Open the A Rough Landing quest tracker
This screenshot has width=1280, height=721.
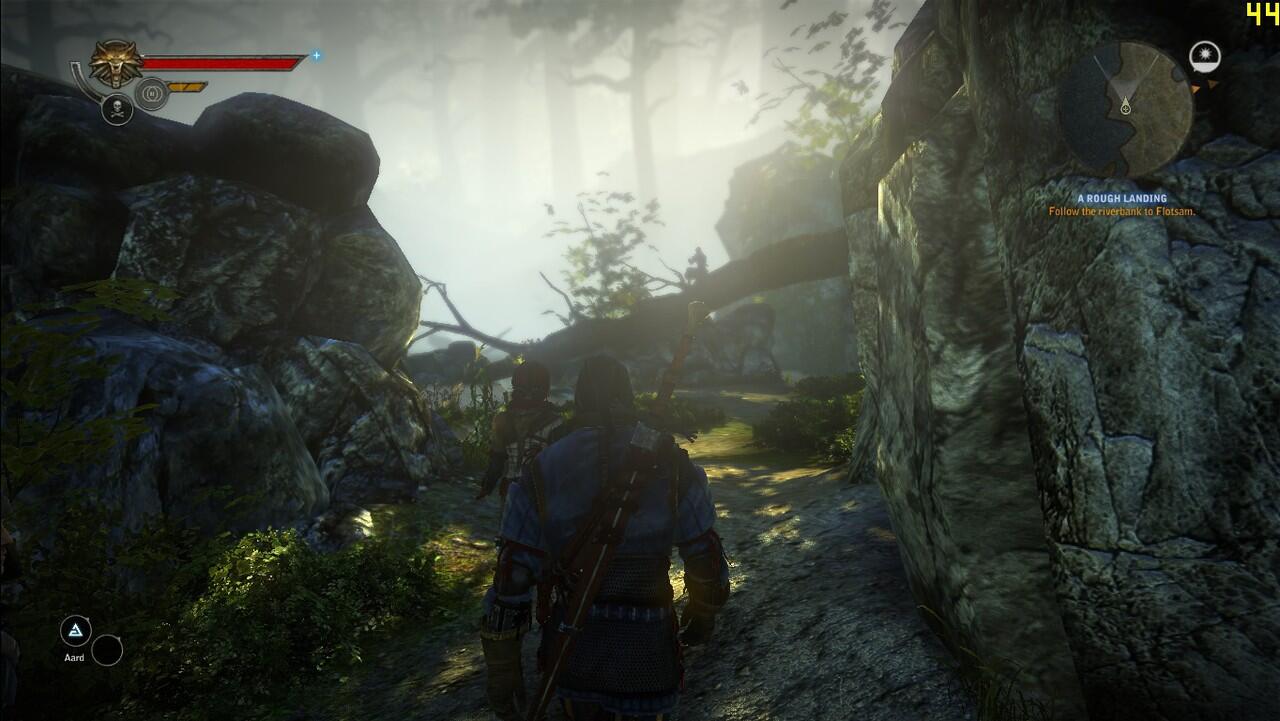[1121, 199]
